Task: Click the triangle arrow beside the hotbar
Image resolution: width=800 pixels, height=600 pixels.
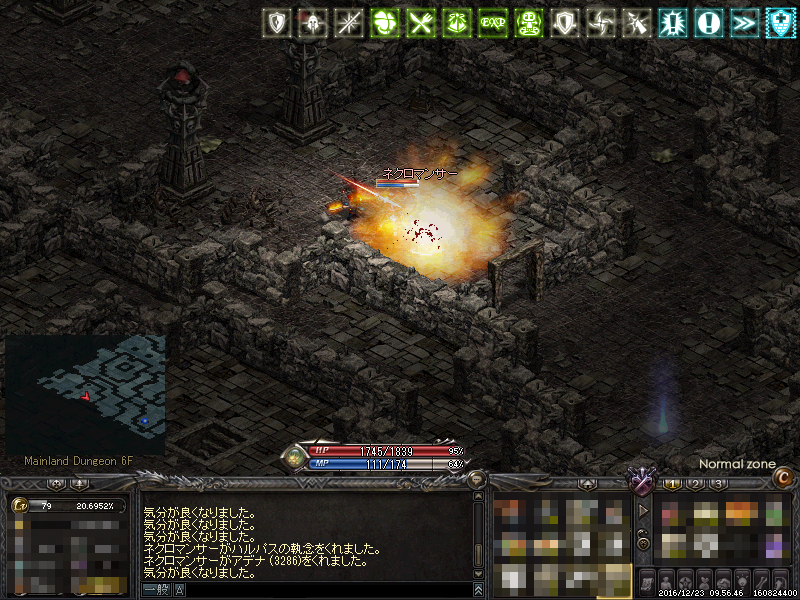Action: (643, 510)
